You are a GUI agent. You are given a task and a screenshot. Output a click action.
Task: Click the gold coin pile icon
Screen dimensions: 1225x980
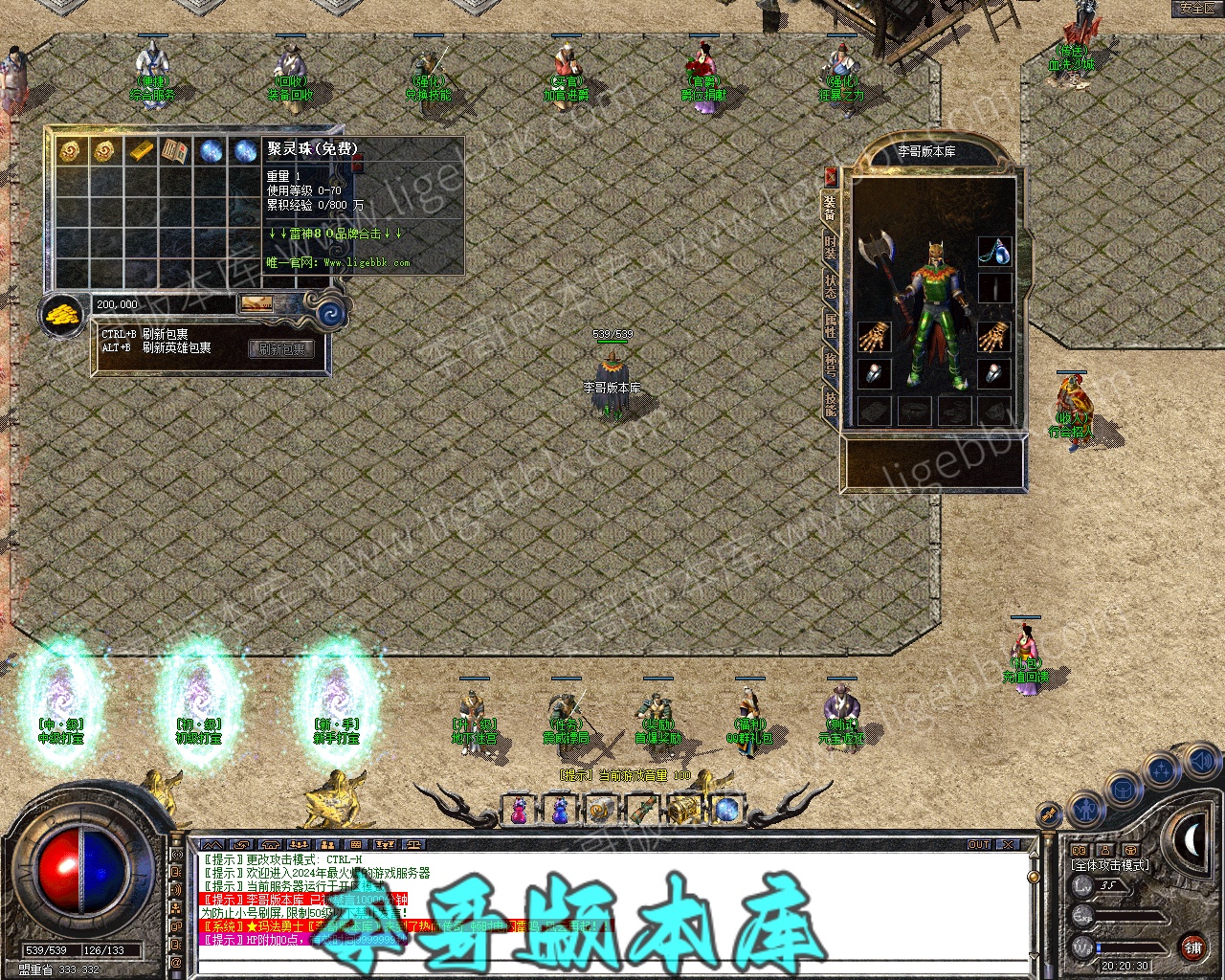(x=64, y=314)
